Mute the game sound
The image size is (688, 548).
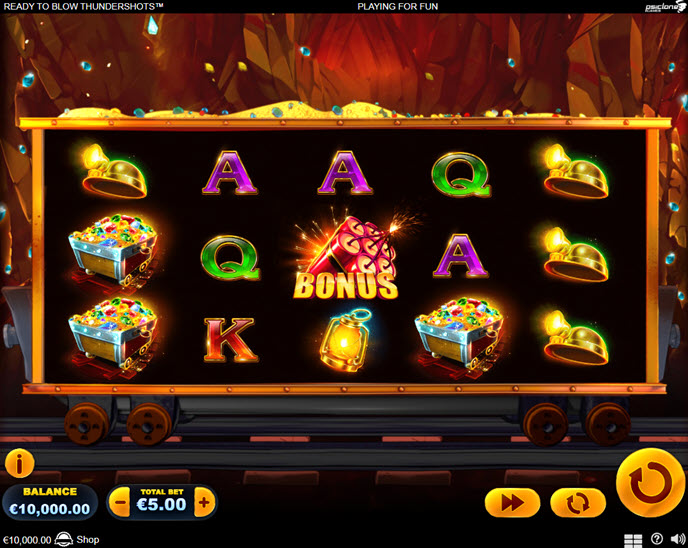(678, 540)
